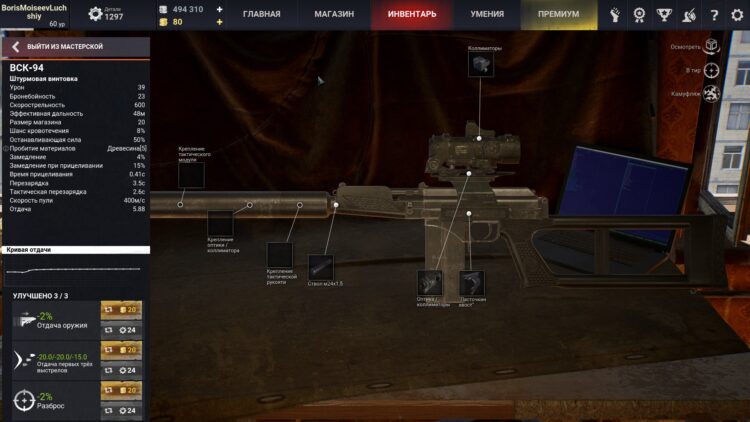The image size is (750, 422).
Task: Select the Коллиматоры attachment slot
Action: click(x=479, y=65)
